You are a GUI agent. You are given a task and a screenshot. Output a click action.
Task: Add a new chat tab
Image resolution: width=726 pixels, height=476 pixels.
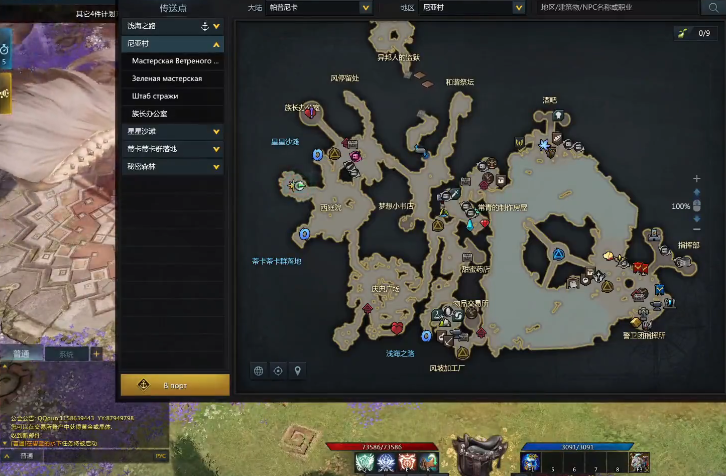click(96, 354)
